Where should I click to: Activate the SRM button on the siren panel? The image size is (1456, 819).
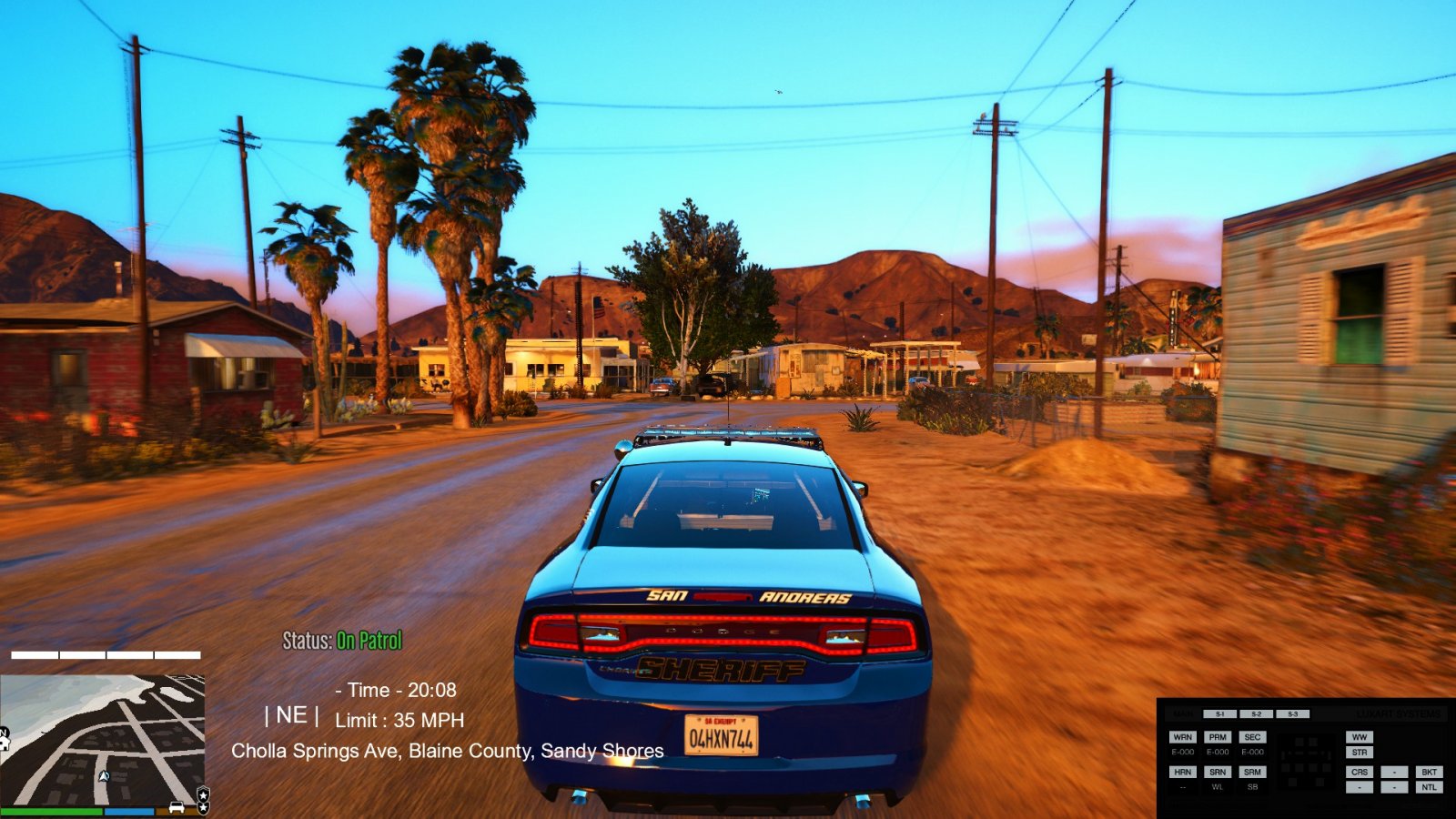click(x=1252, y=772)
